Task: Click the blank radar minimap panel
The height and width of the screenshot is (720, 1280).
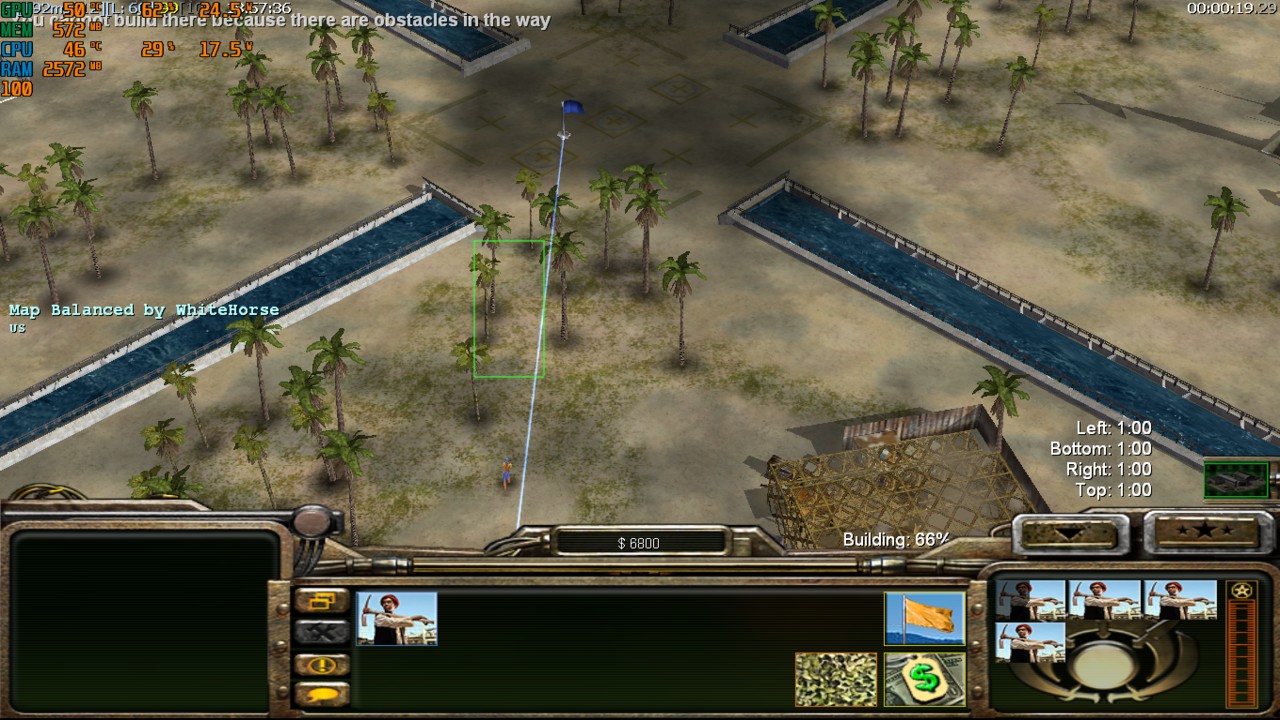Action: [145, 620]
